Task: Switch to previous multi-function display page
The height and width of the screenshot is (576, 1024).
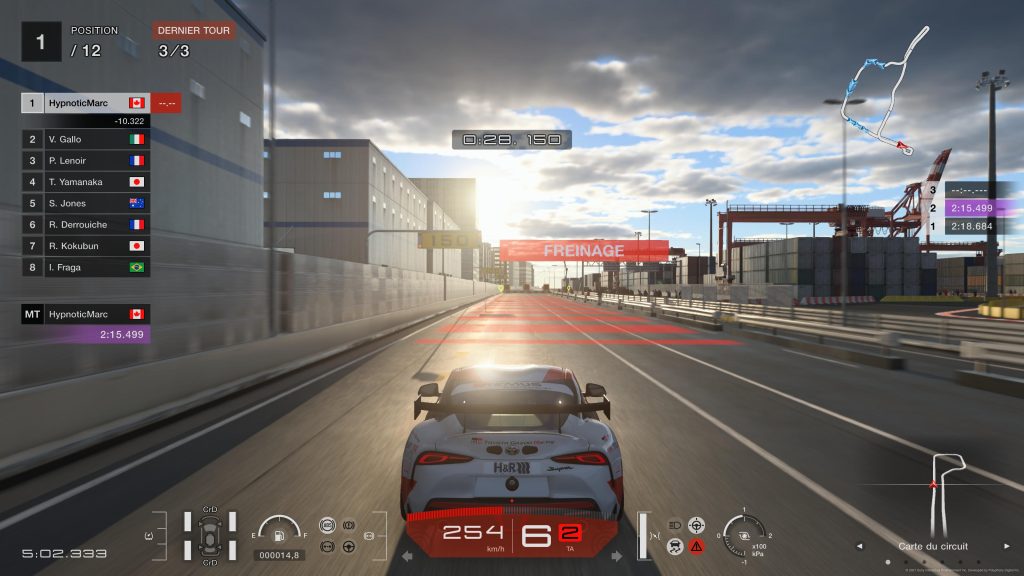Action: click(407, 556)
